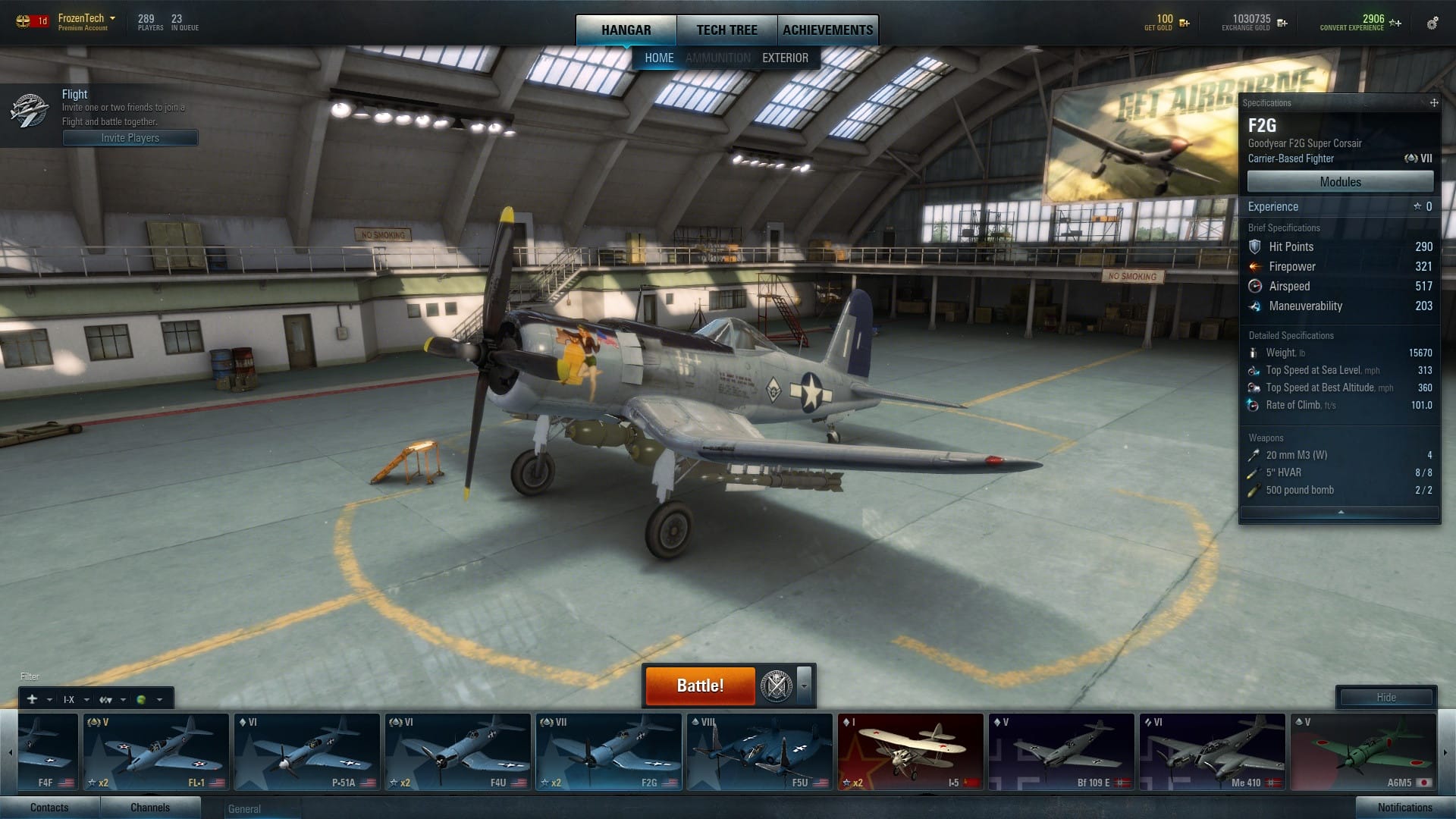Image resolution: width=1456 pixels, height=819 pixels.
Task: Open the Contacts panel
Action: coord(49,808)
